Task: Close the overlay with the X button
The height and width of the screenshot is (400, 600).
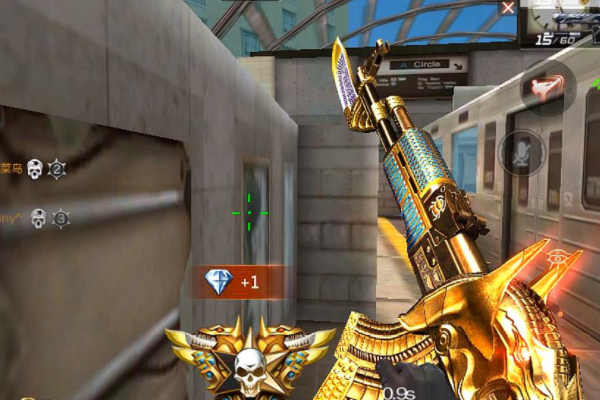Action: tap(508, 8)
